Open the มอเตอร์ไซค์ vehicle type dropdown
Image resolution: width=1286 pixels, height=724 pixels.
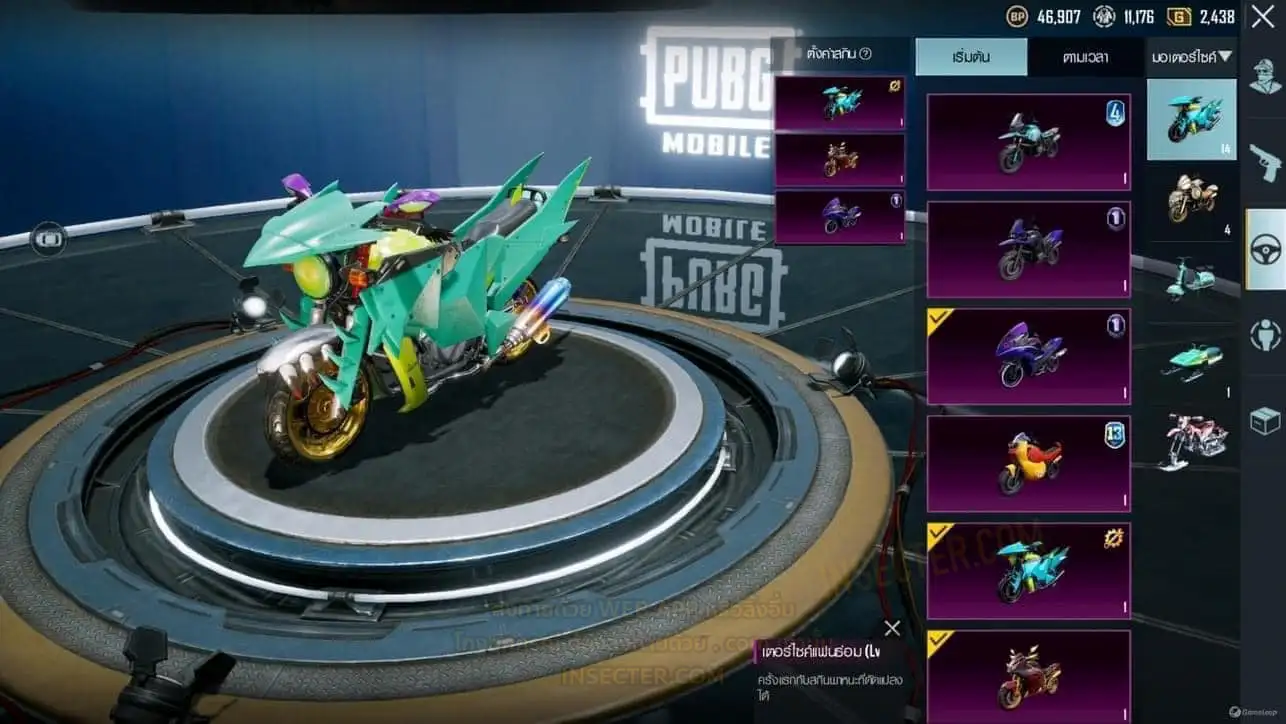coord(1191,57)
